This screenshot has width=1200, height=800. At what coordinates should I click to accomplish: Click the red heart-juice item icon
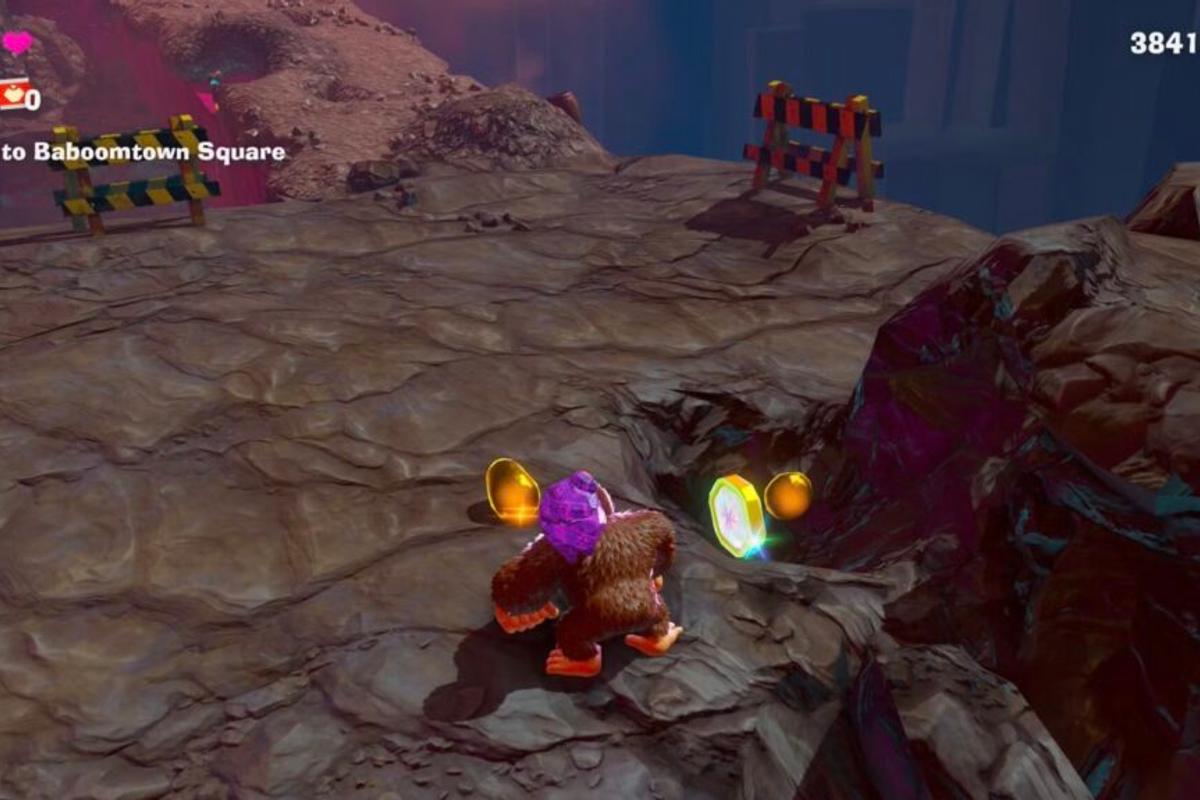tap(12, 94)
